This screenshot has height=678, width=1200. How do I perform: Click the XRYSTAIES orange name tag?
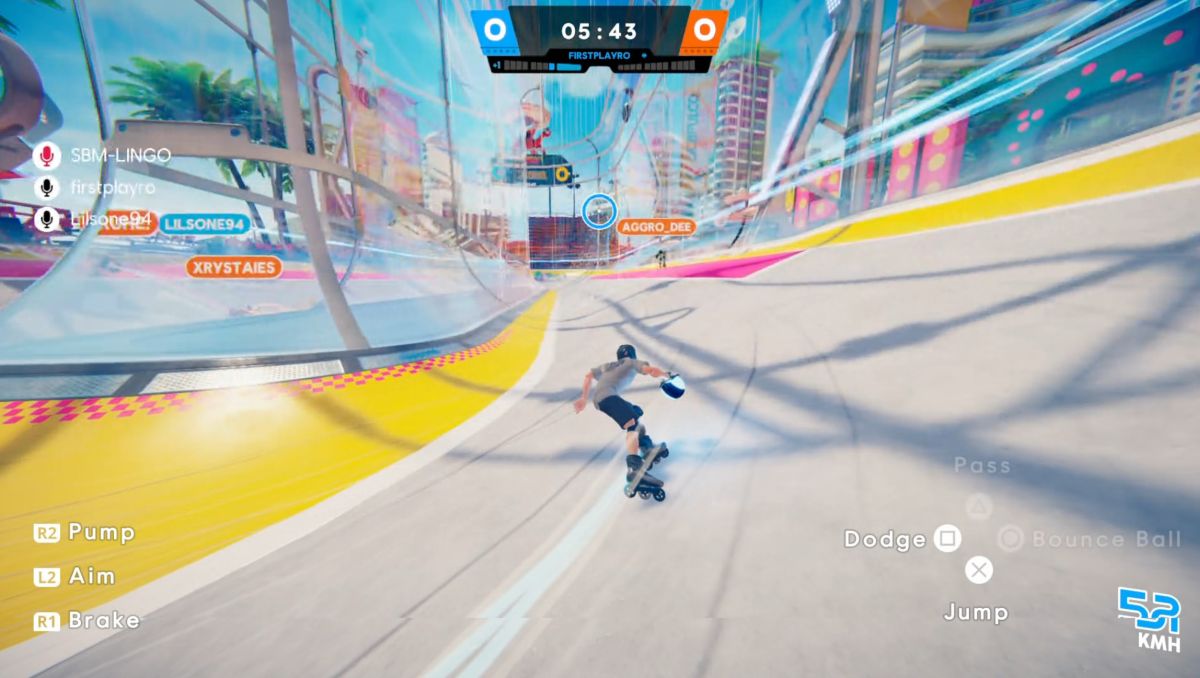click(233, 267)
